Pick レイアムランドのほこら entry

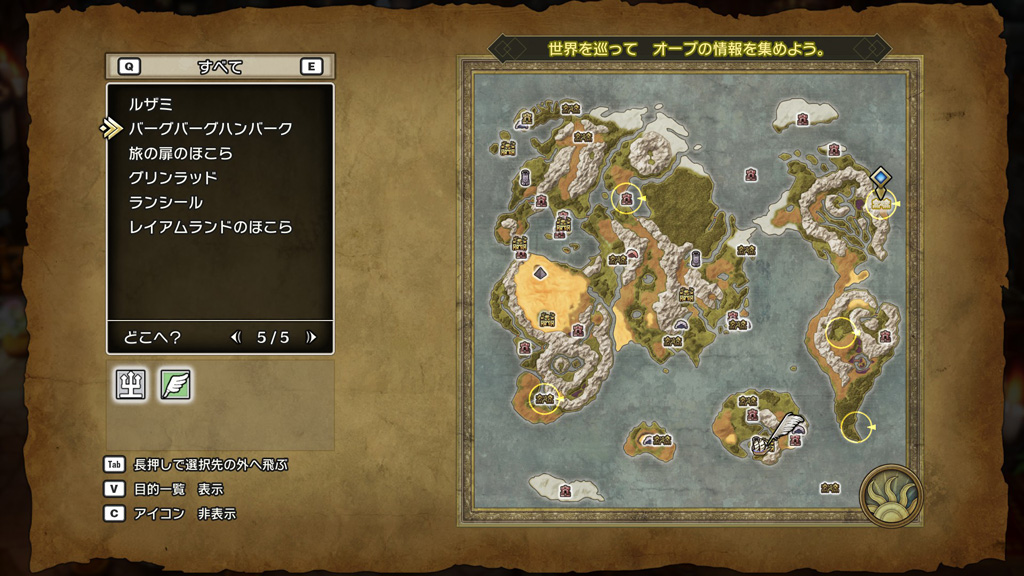pos(210,227)
